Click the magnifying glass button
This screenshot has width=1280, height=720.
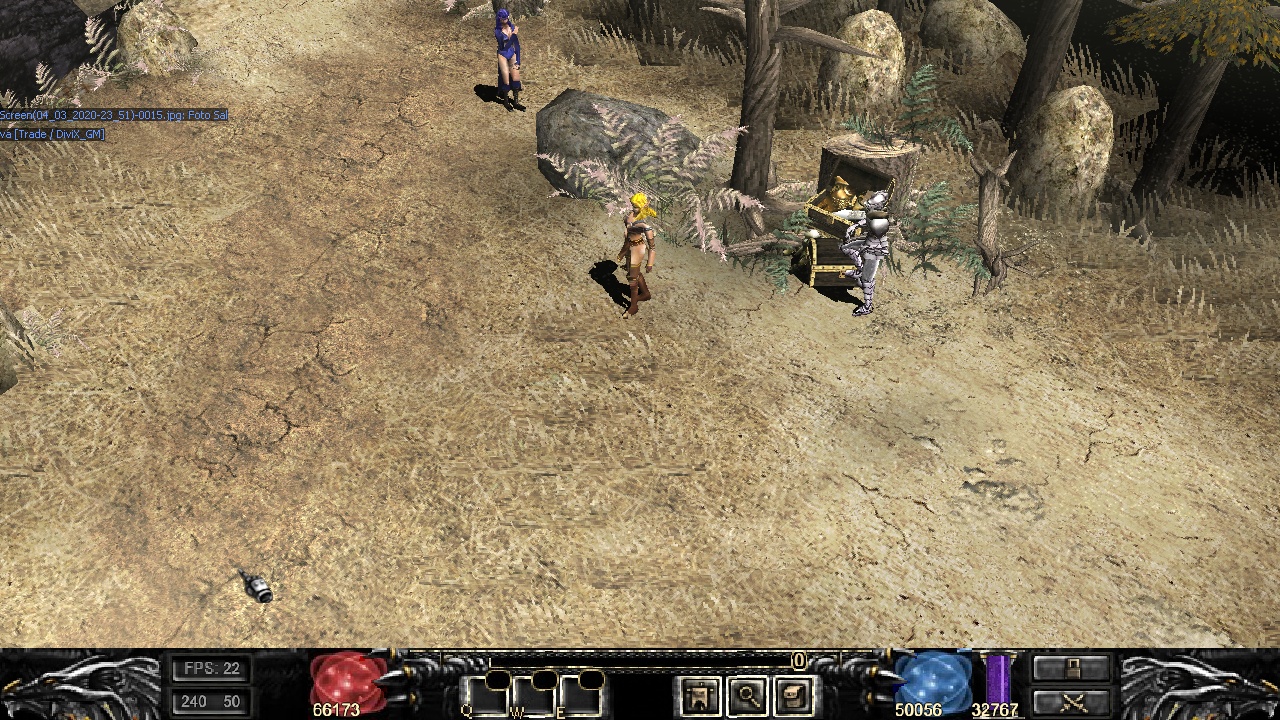click(748, 696)
